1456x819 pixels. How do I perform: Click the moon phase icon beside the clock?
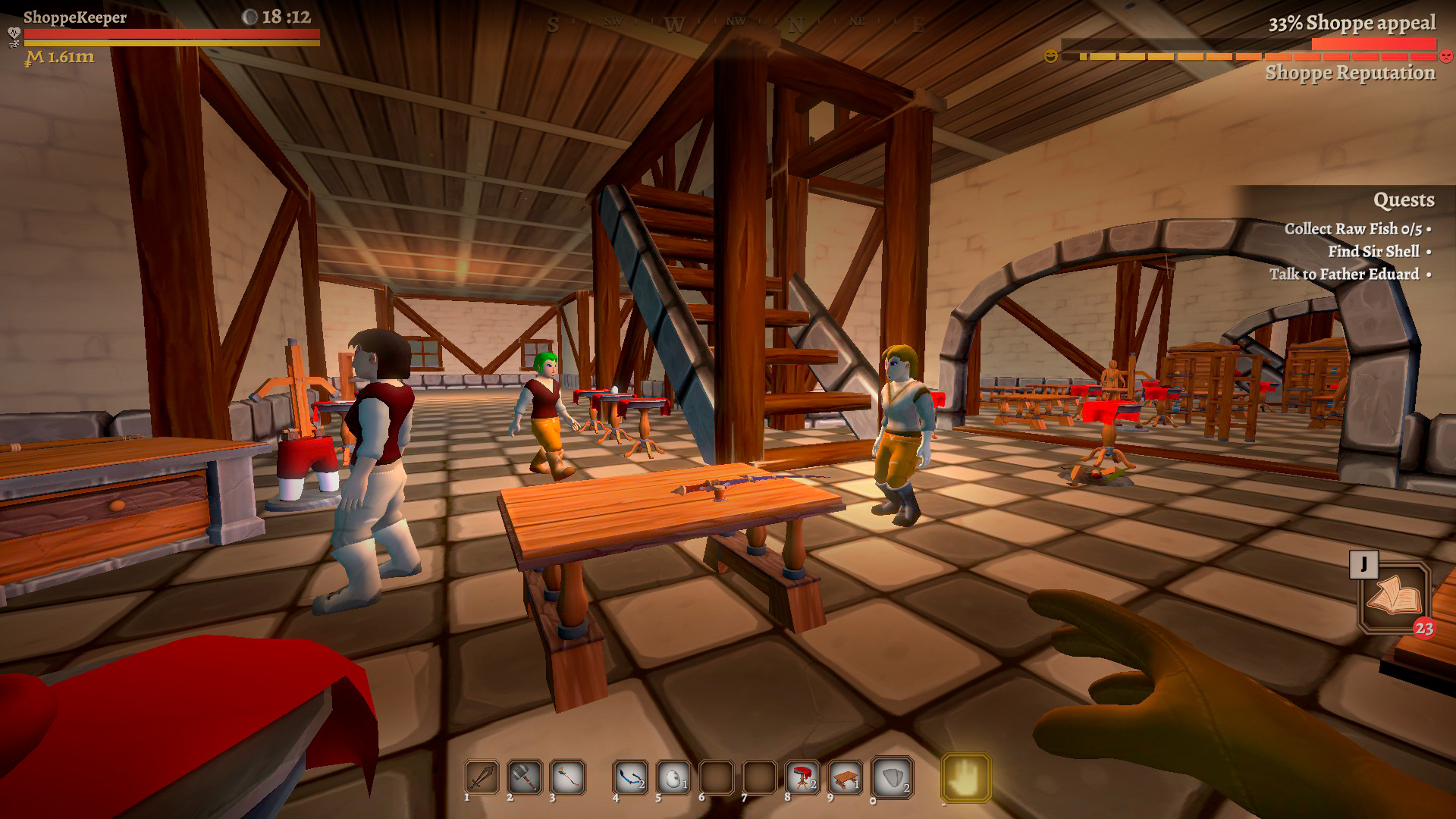point(251,17)
